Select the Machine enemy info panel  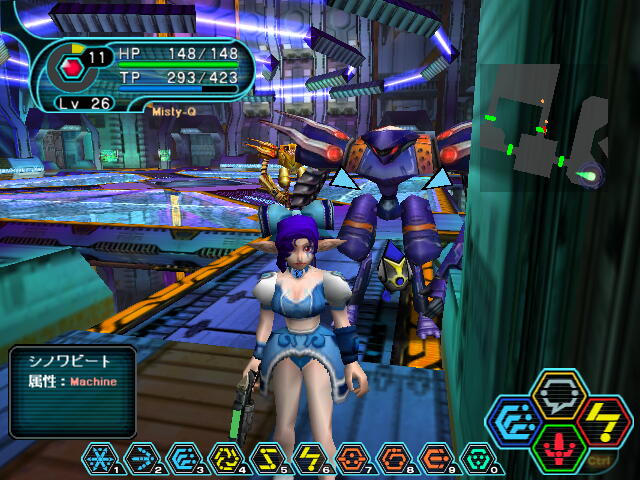pyautogui.click(x=72, y=391)
